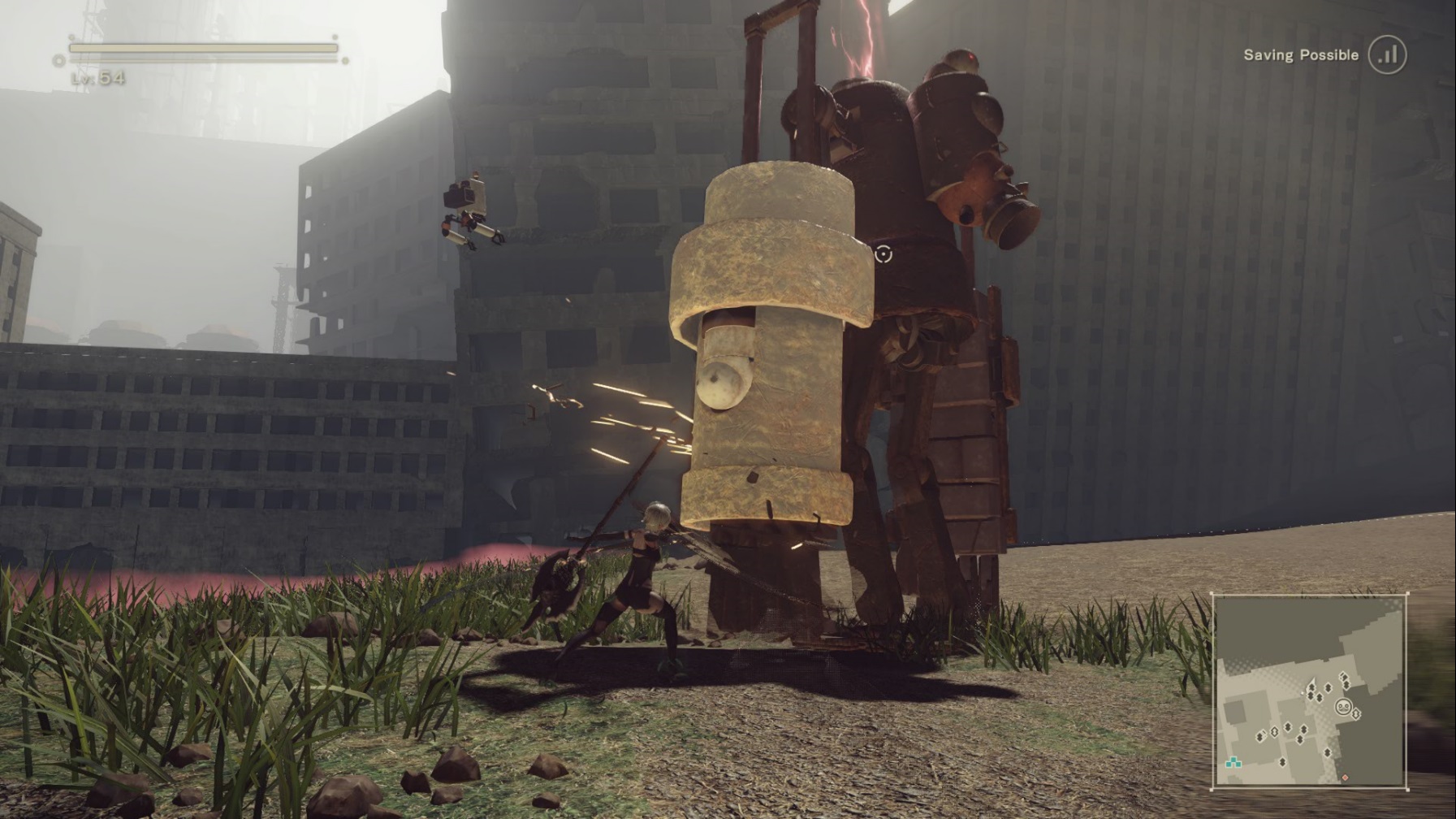Click the Saving Possible signal icon

[x=1387, y=55]
